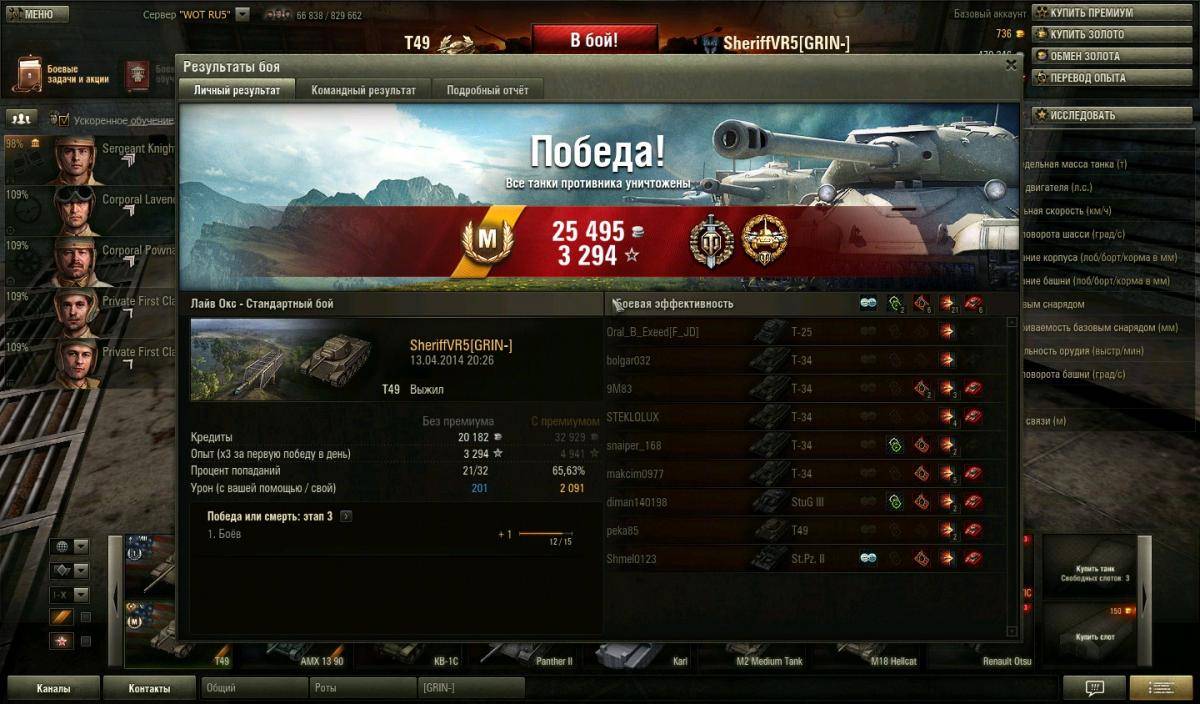1200x704 pixels.
Task: Click Купить танк slot button
Action: [x=1095, y=573]
